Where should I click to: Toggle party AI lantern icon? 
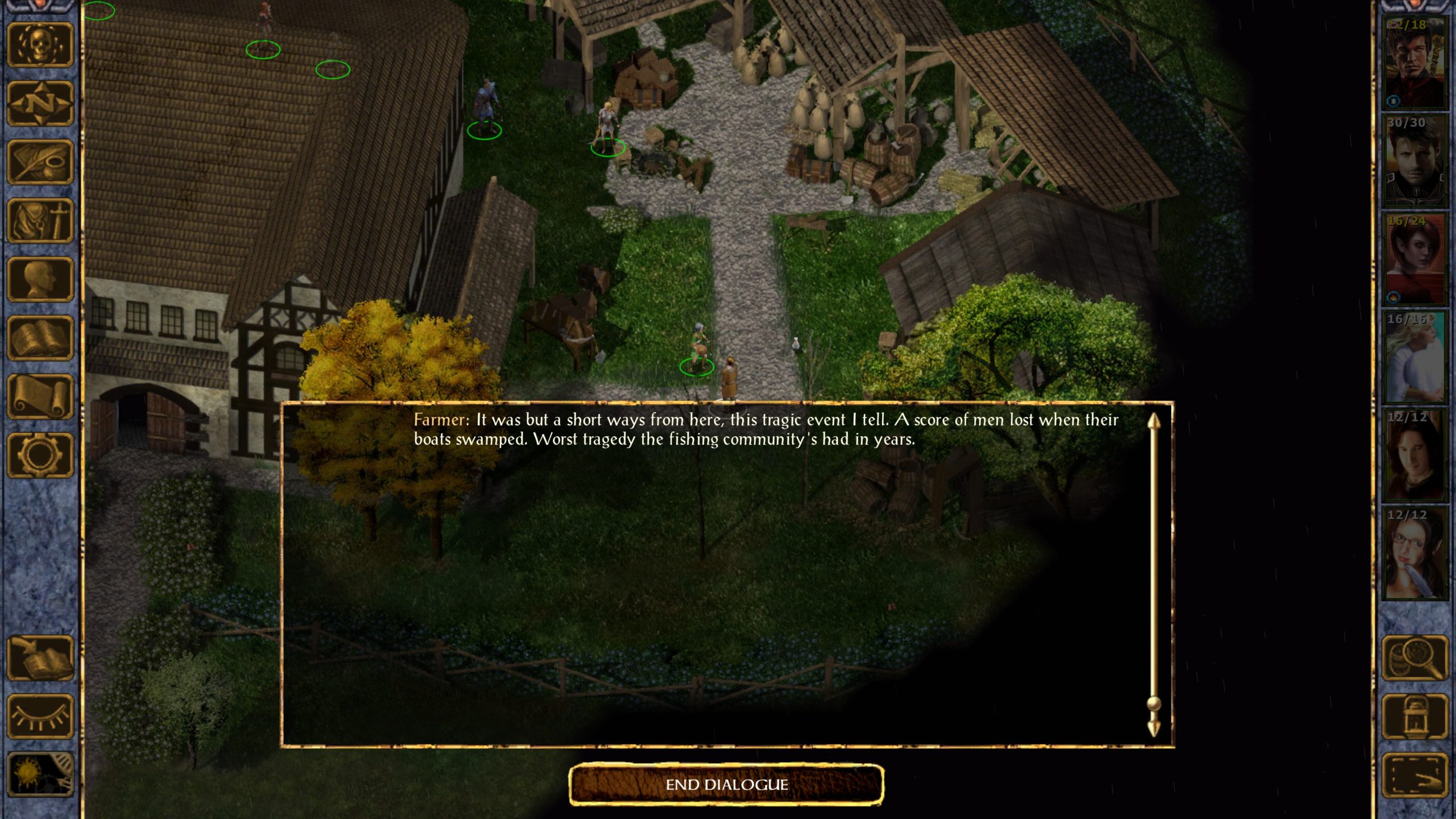(1414, 717)
